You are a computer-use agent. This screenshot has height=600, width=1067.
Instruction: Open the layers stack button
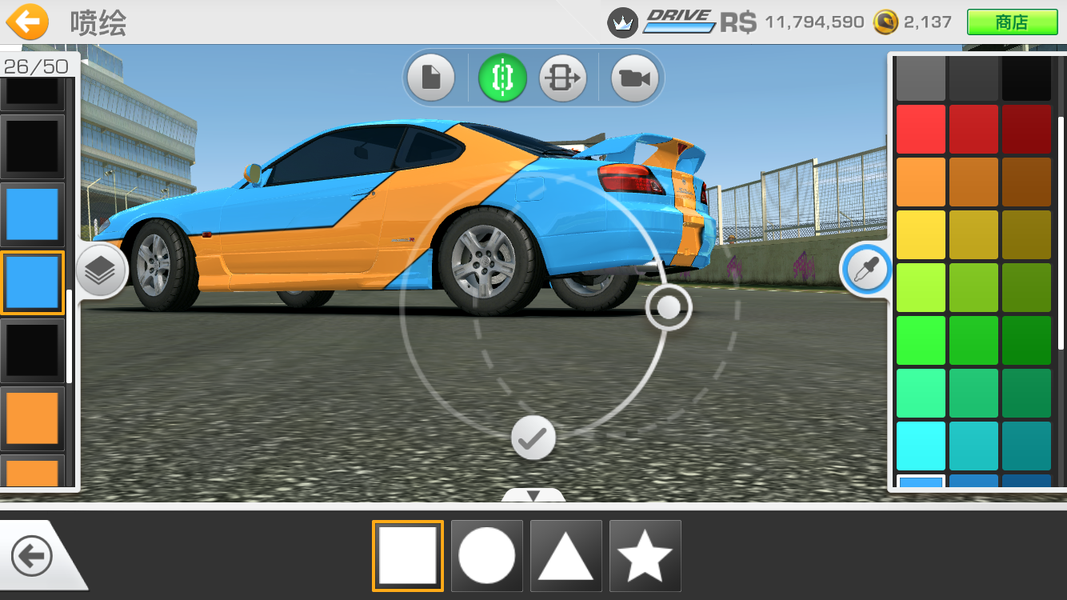point(101,271)
